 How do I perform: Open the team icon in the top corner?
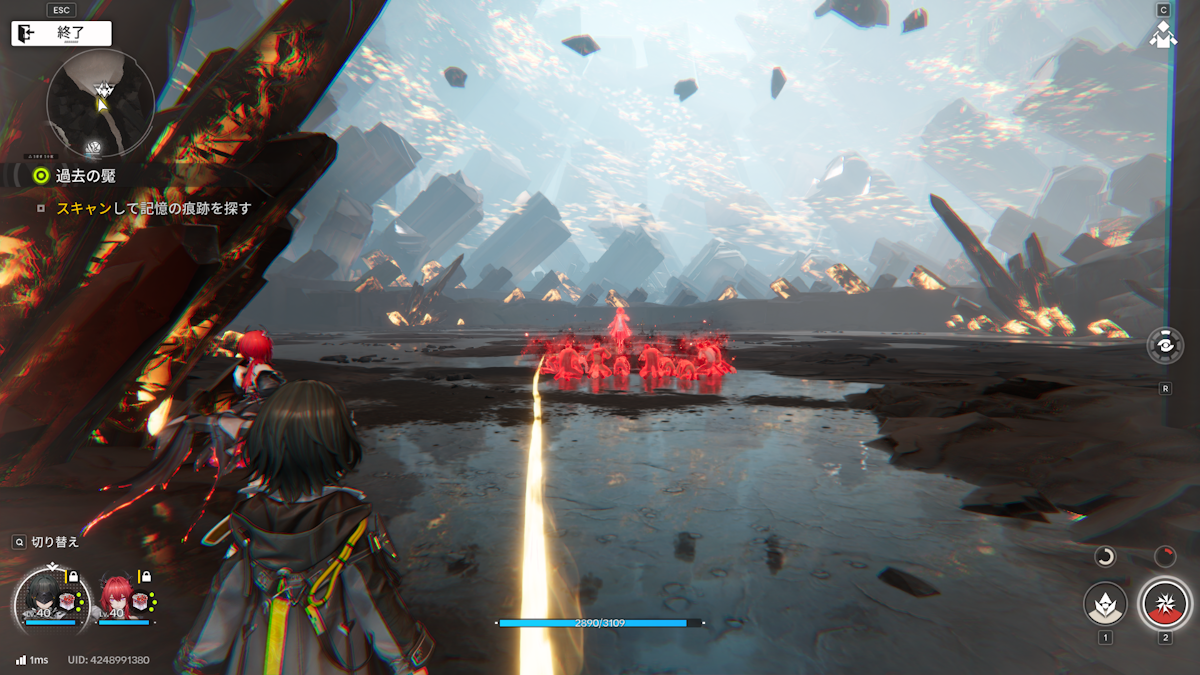1162,34
